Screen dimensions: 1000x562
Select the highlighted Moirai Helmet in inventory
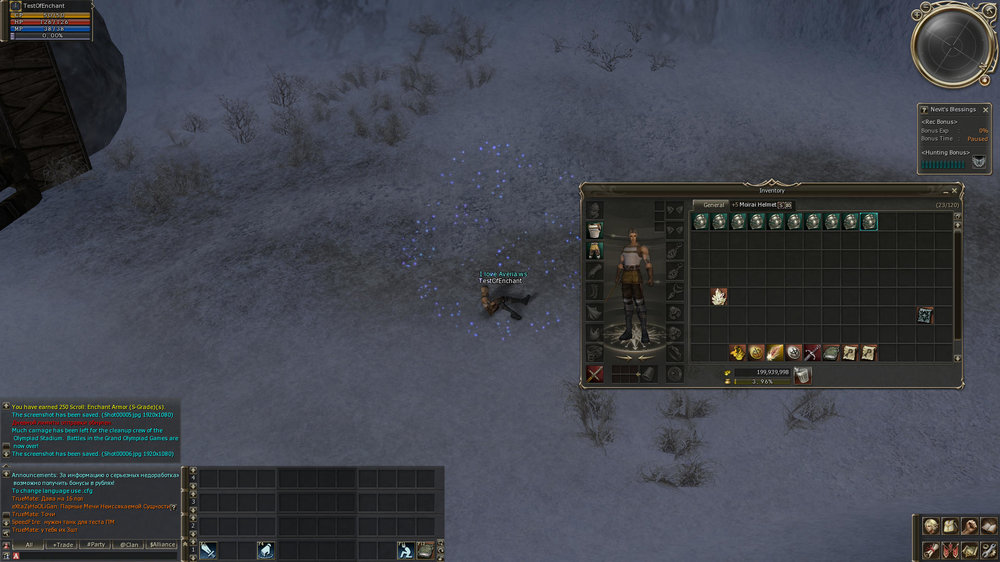coord(869,222)
